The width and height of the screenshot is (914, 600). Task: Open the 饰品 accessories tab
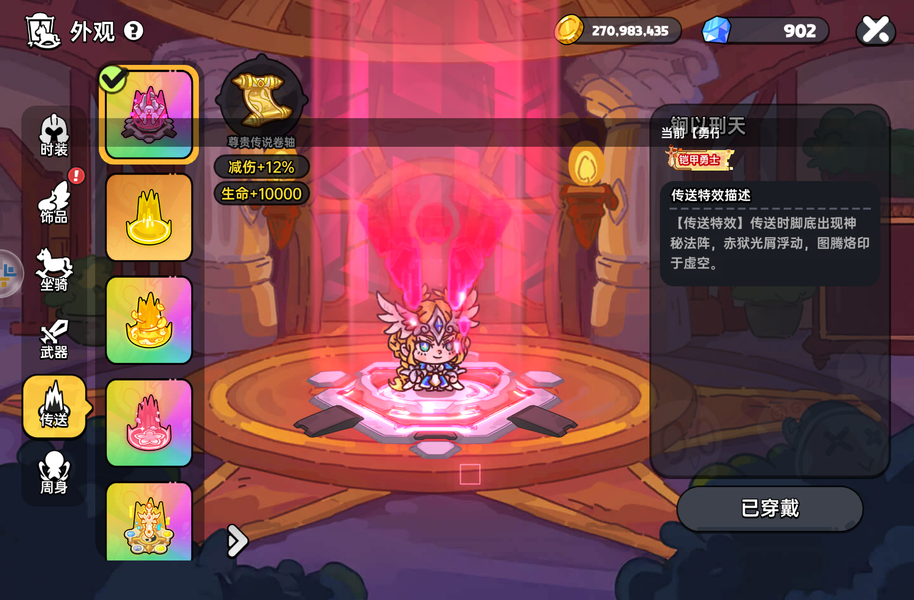click(x=54, y=202)
